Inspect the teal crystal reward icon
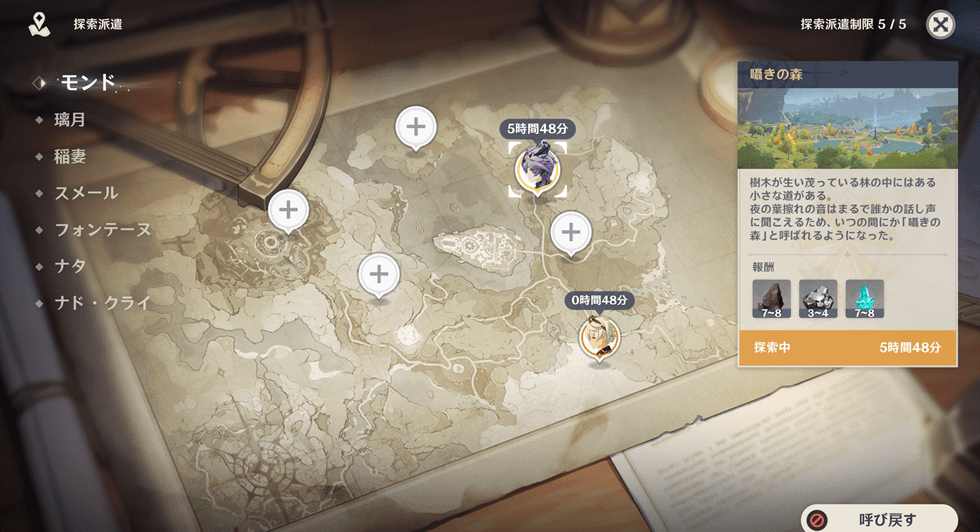The width and height of the screenshot is (980, 532). tap(865, 297)
